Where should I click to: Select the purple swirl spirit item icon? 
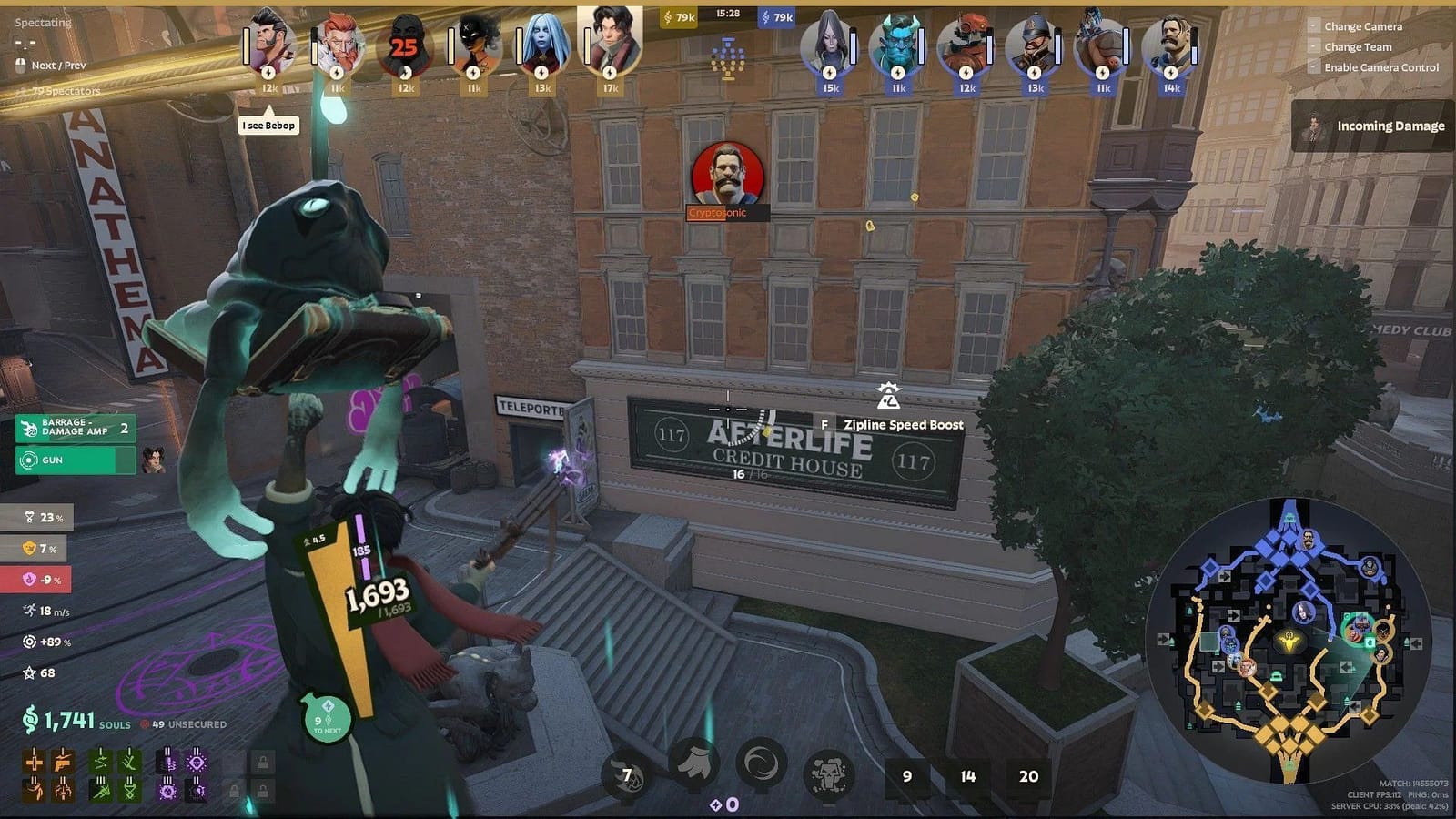click(167, 791)
